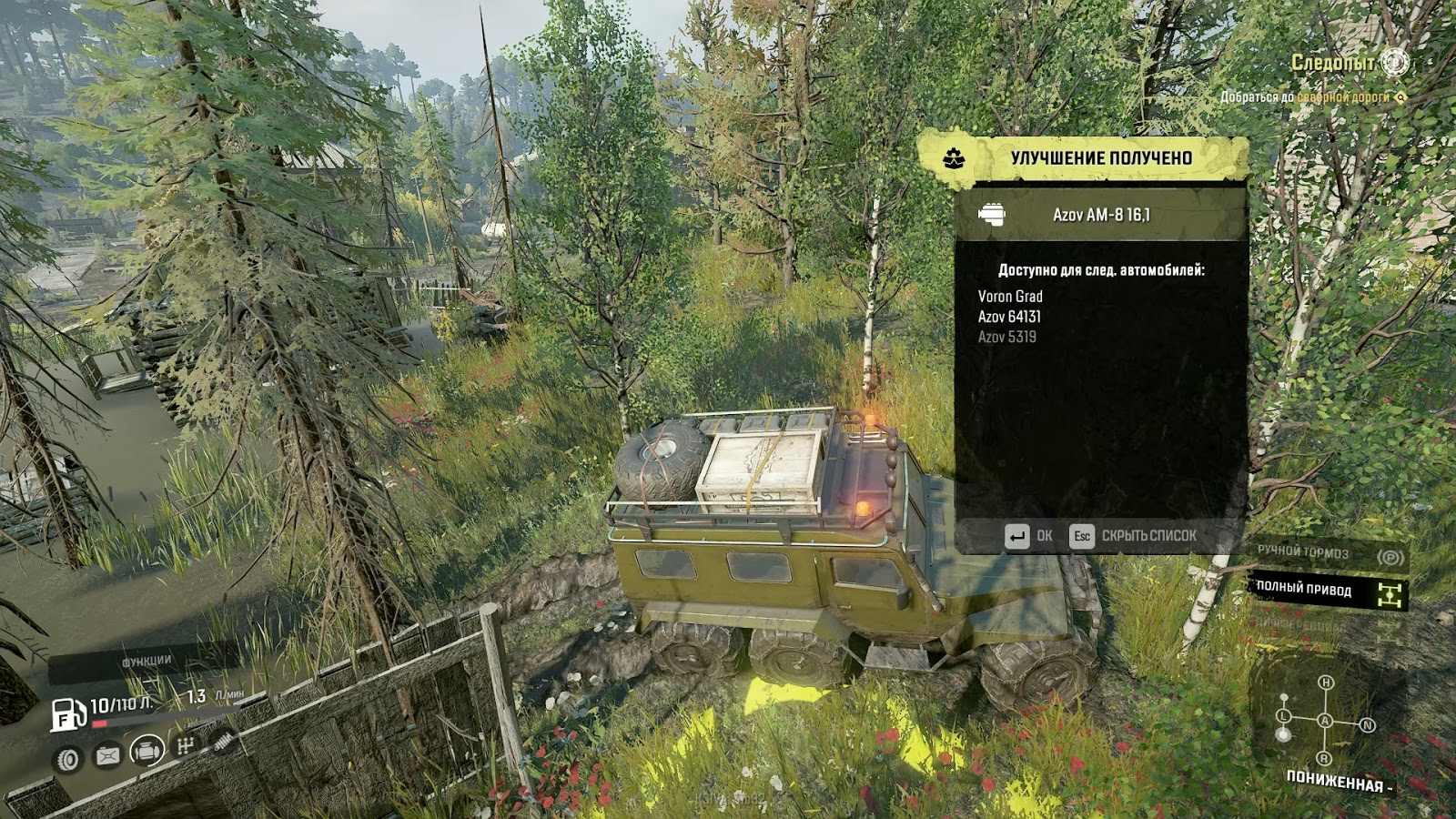Hide the list via Скрыть список
Viewport: 1456px width, 819px height.
[x=1134, y=536]
